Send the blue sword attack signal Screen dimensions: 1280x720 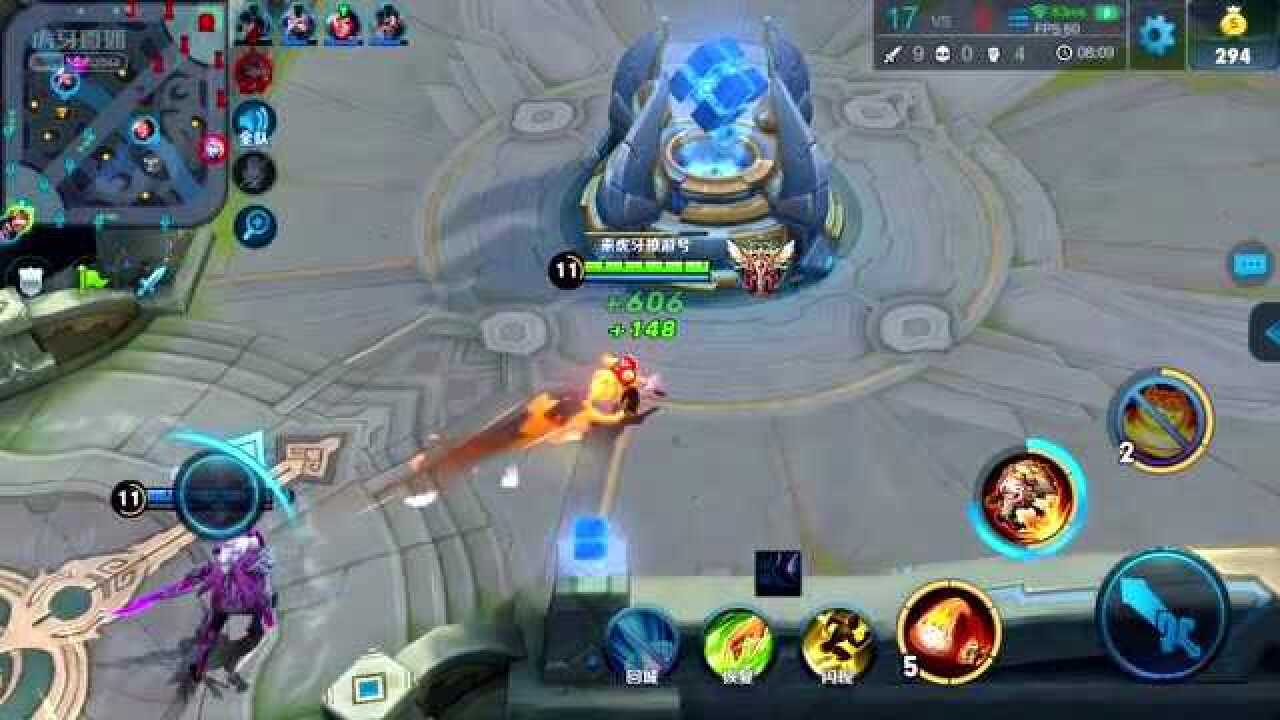click(x=152, y=279)
